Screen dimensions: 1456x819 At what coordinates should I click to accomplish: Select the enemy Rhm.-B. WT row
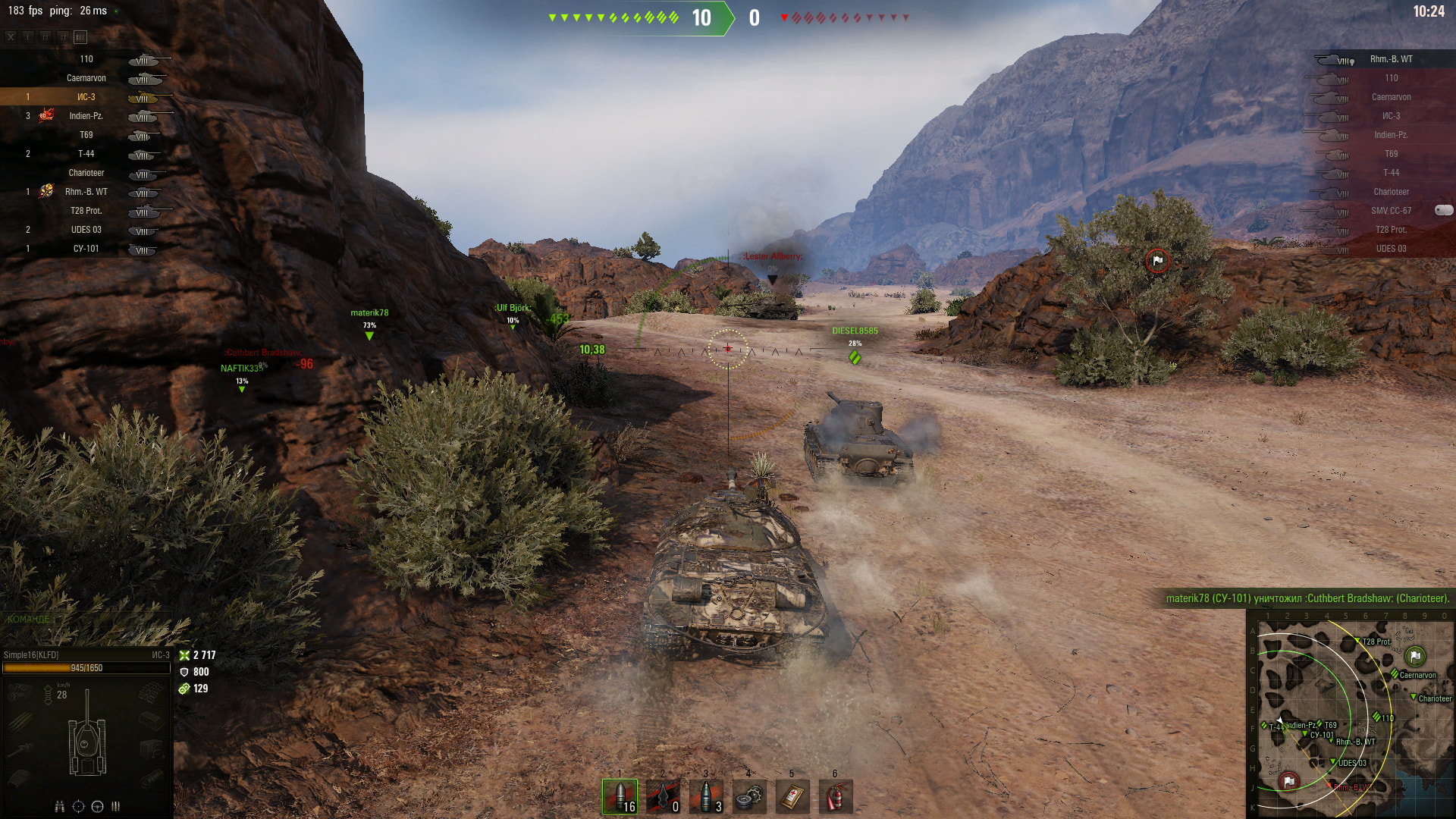1390,59
